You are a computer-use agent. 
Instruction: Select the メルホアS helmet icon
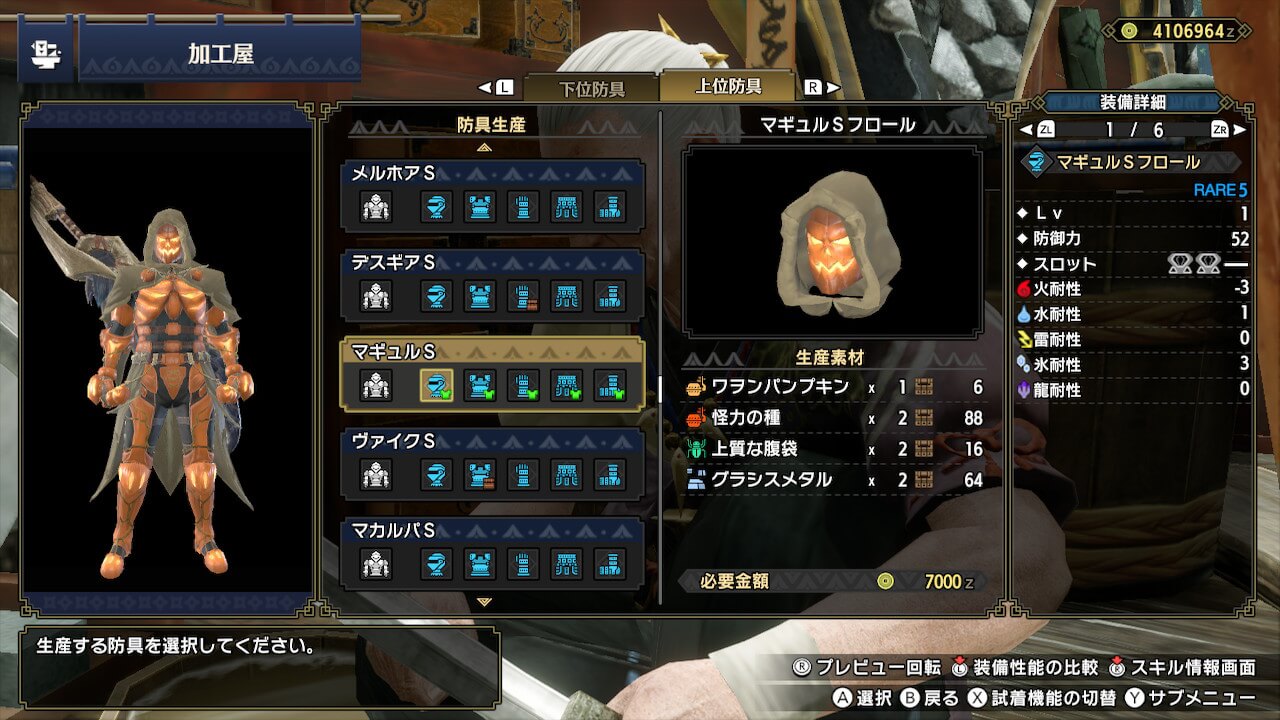click(436, 207)
